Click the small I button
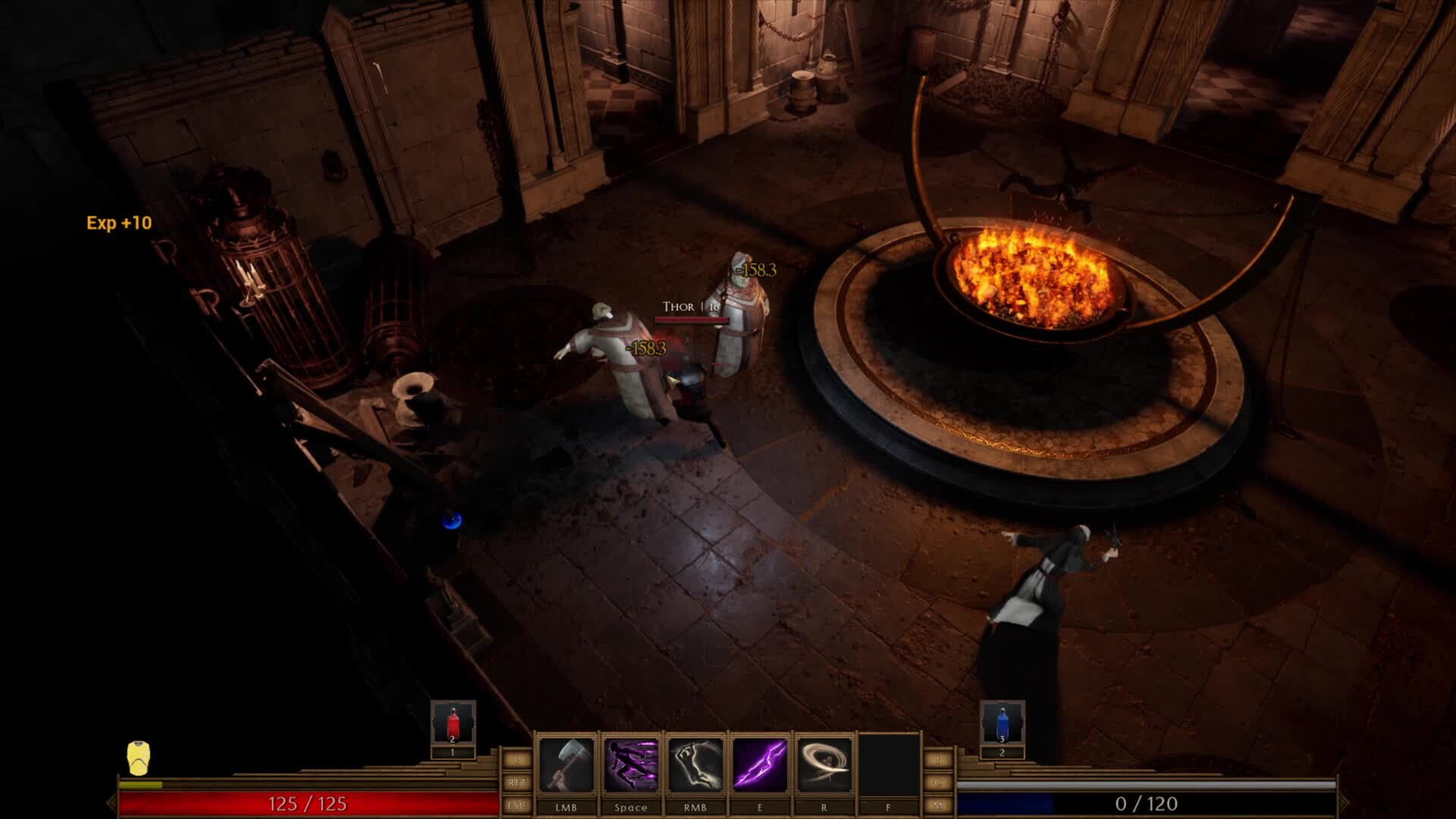The width and height of the screenshot is (1456, 819). pos(938,759)
